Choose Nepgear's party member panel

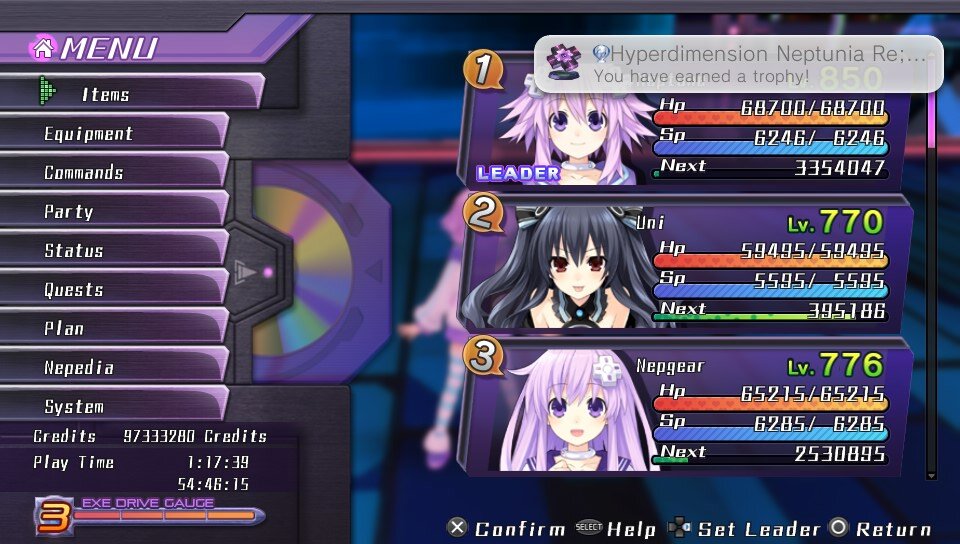pyautogui.click(x=690, y=408)
